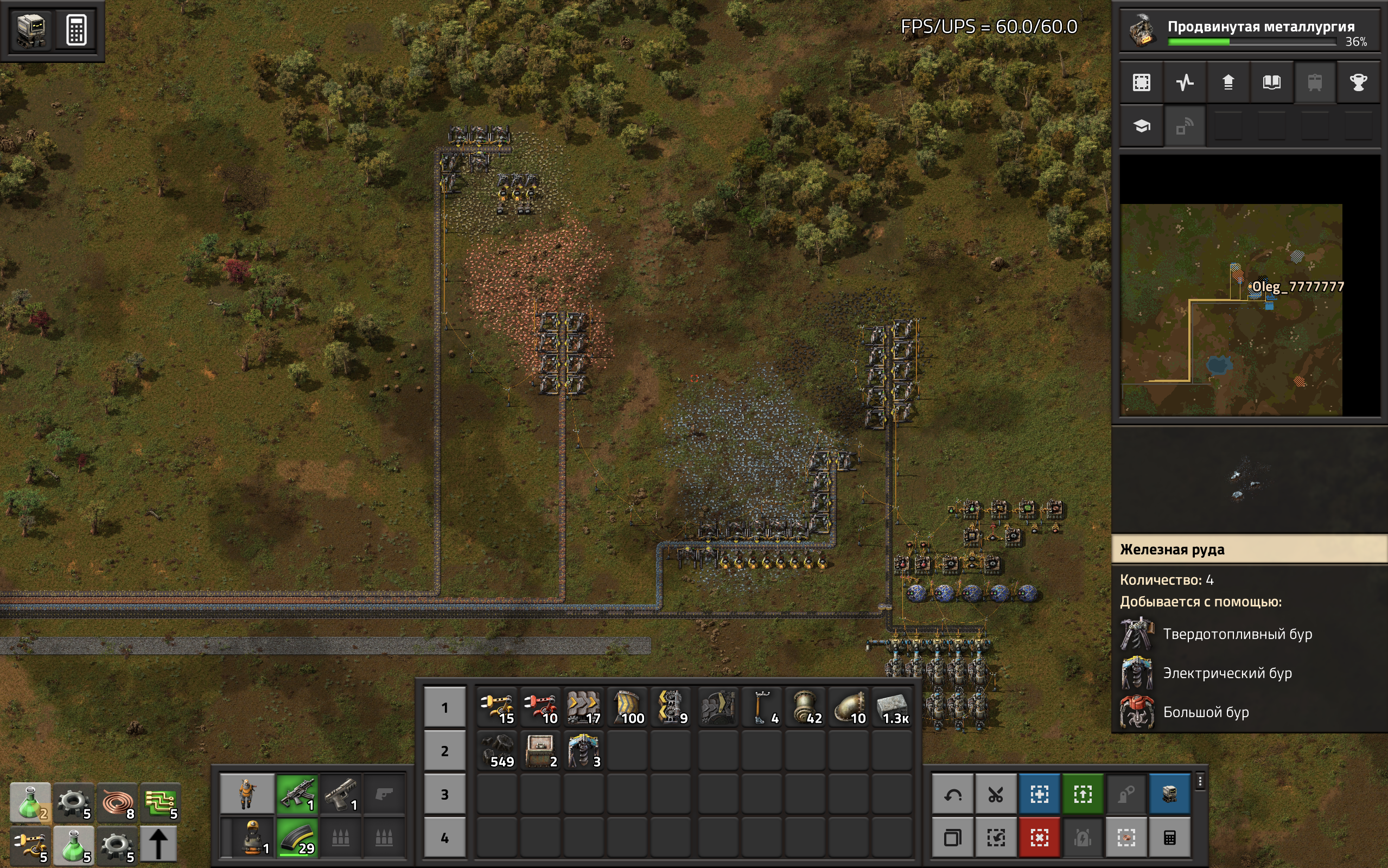Open the calculator icon in the top-left panel
The height and width of the screenshot is (868, 1388).
pos(76,30)
